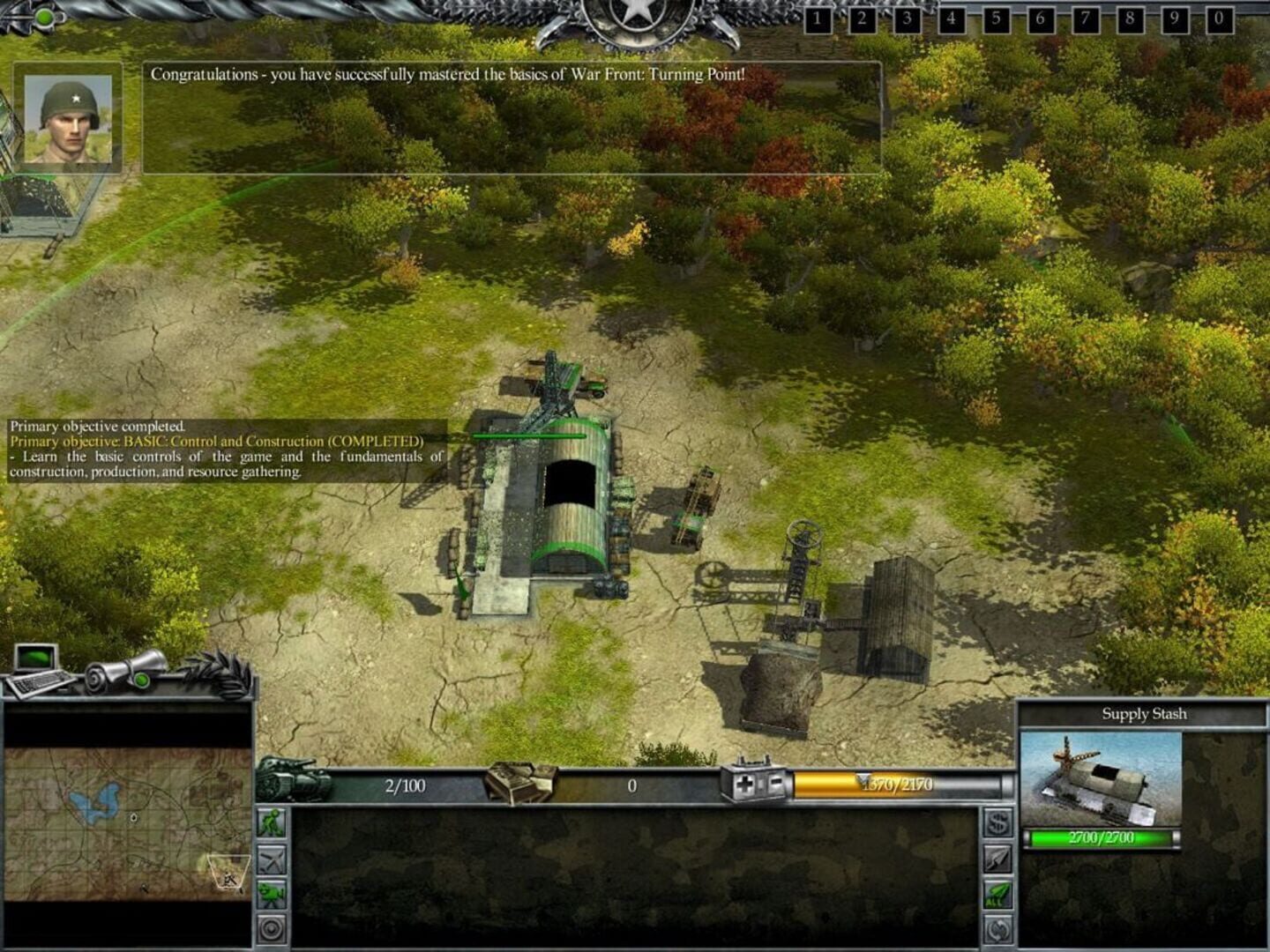The width and height of the screenshot is (1270, 952).
Task: Select the trowel dig tool icon
Action: coord(996,856)
